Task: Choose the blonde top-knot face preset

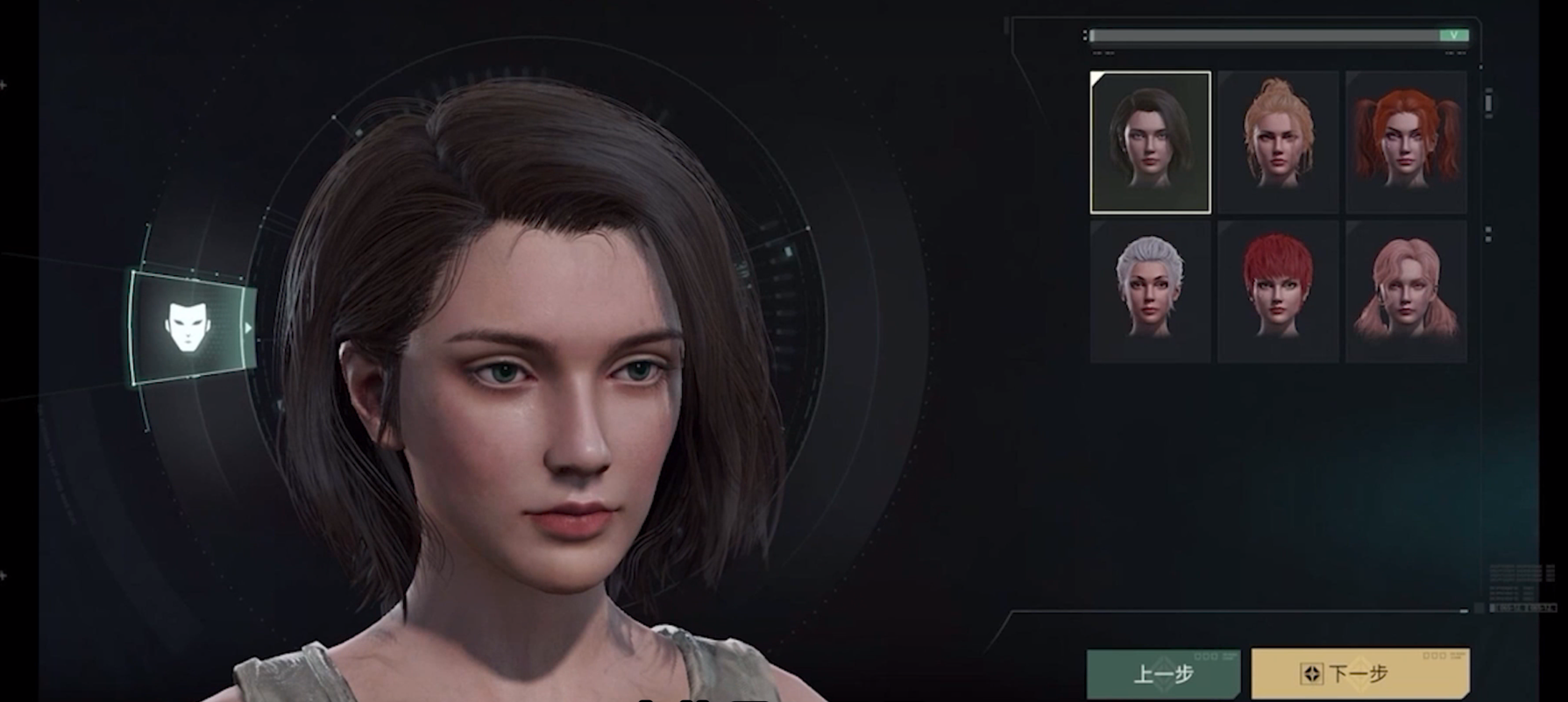Action: point(1278,142)
